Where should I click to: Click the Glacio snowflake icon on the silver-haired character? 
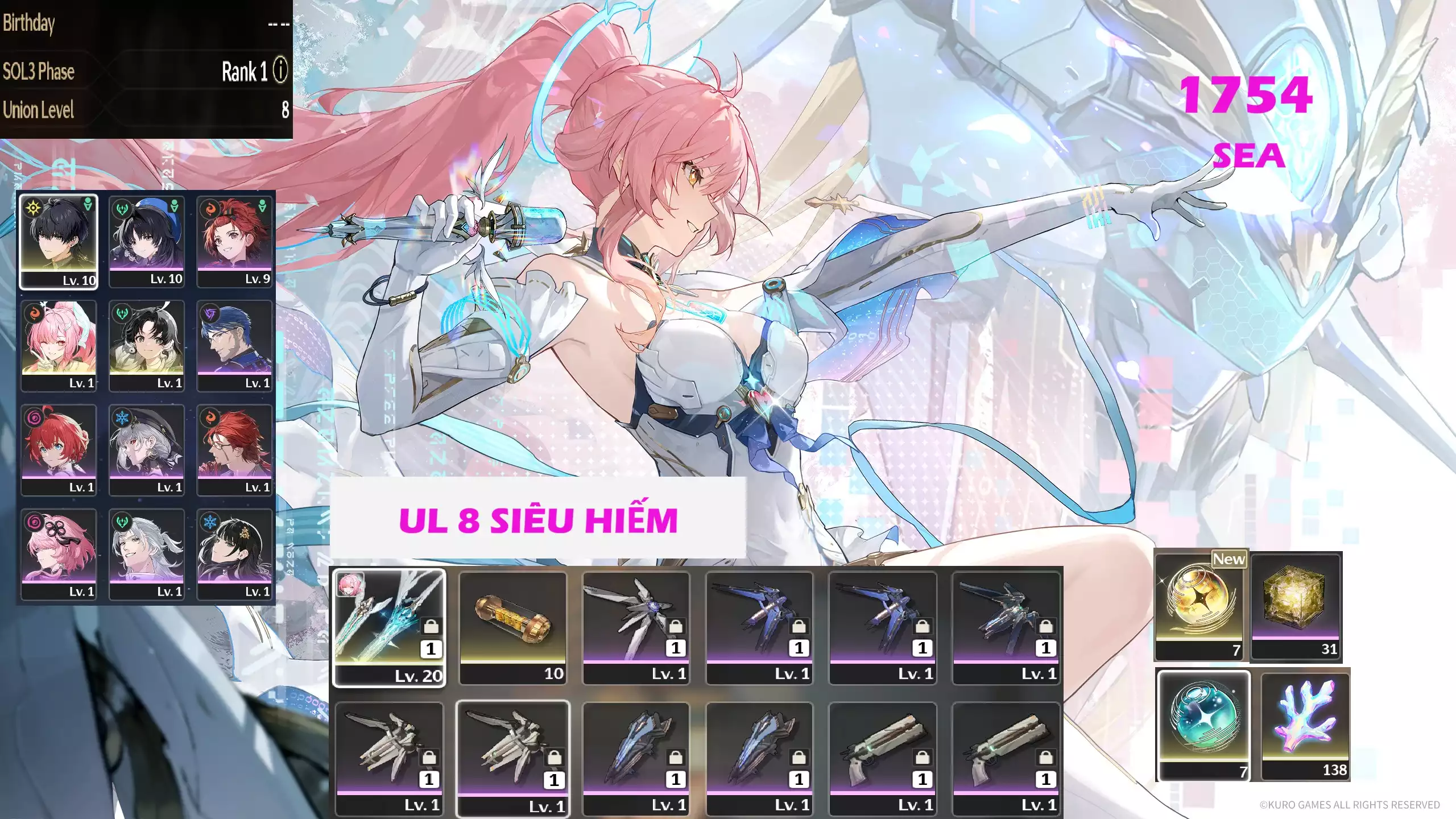(122, 417)
